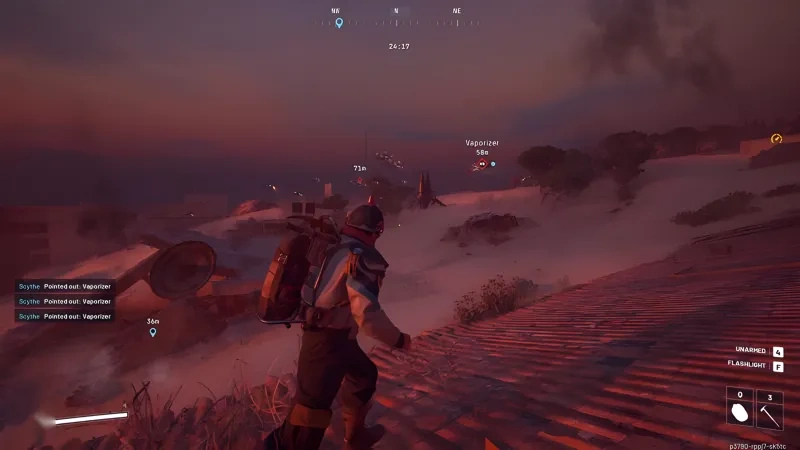Select the pickaxe tool slot
This screenshot has width=800, height=450.
click(769, 408)
